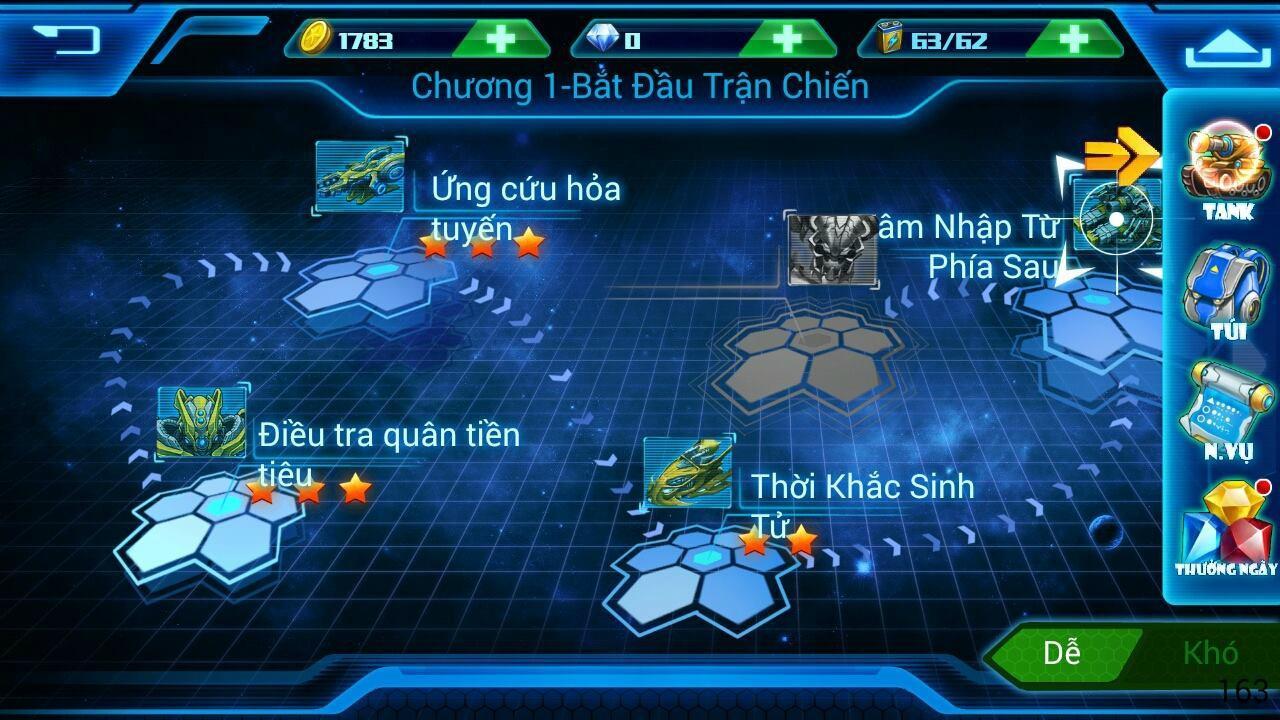Image resolution: width=1280 pixels, height=720 pixels.
Task: Tap the yellow arrow next to the newest mission
Action: [x=1120, y=155]
